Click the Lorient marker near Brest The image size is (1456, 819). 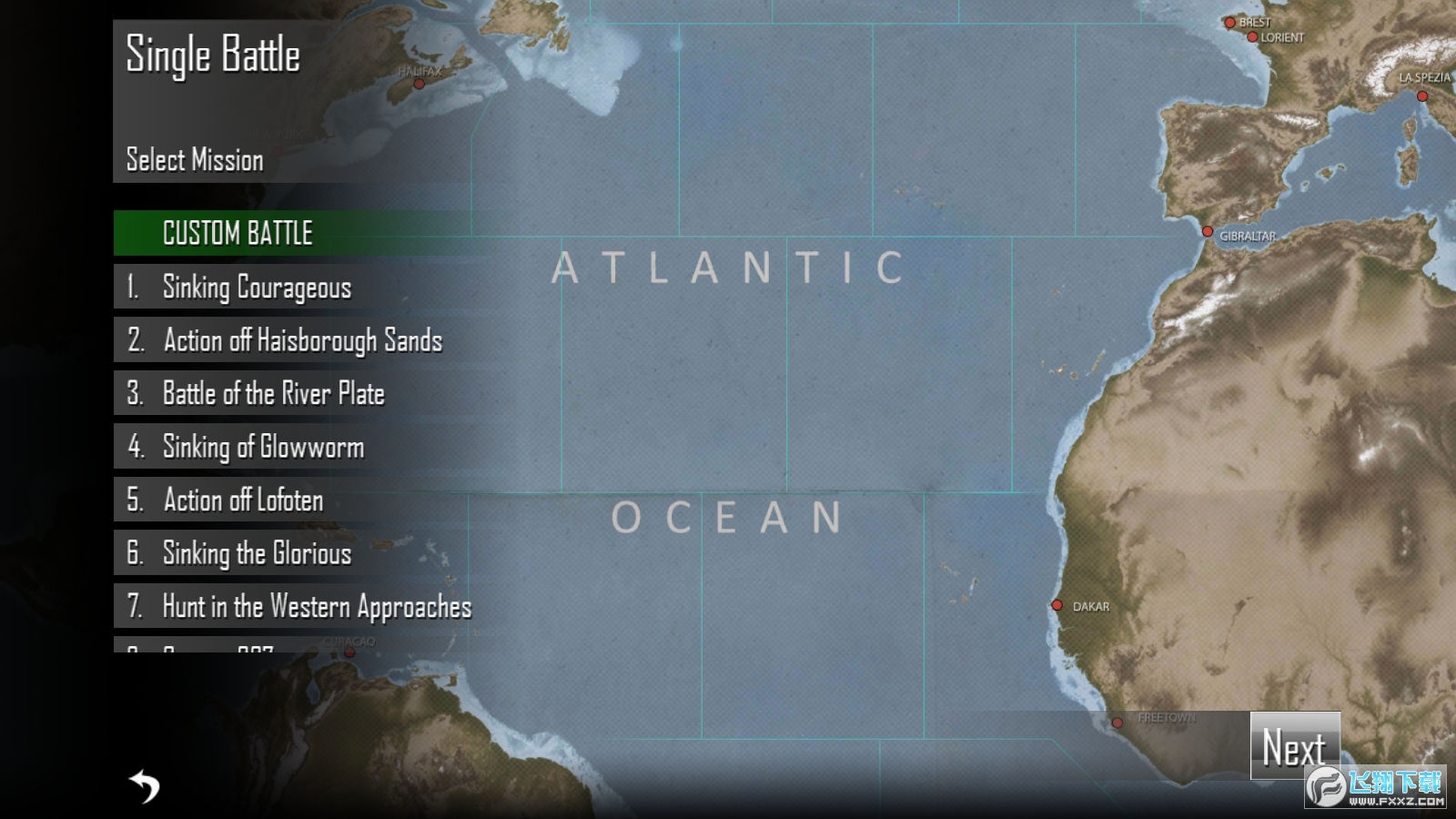[x=1252, y=36]
